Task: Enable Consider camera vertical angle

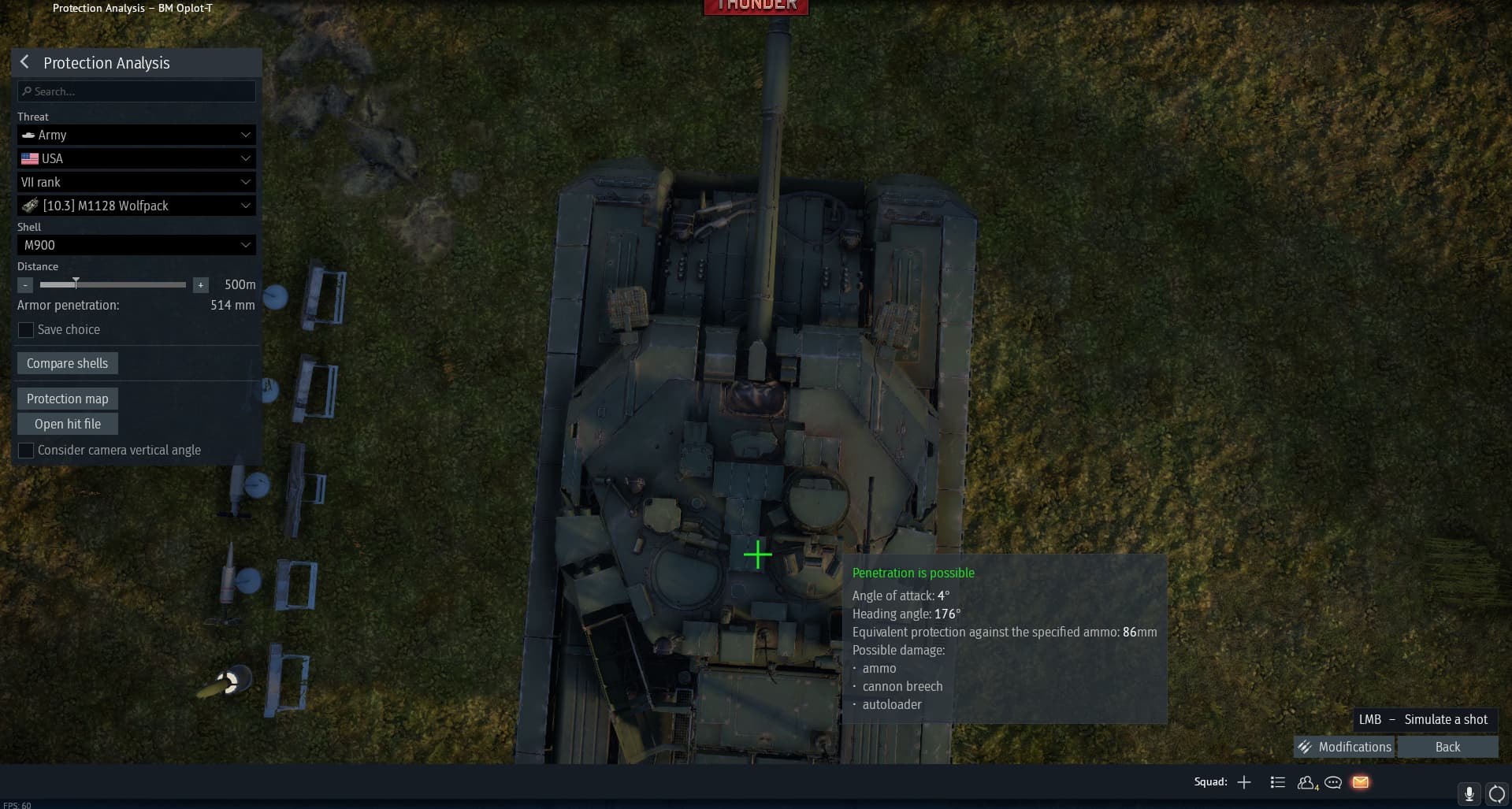Action: [x=26, y=451]
